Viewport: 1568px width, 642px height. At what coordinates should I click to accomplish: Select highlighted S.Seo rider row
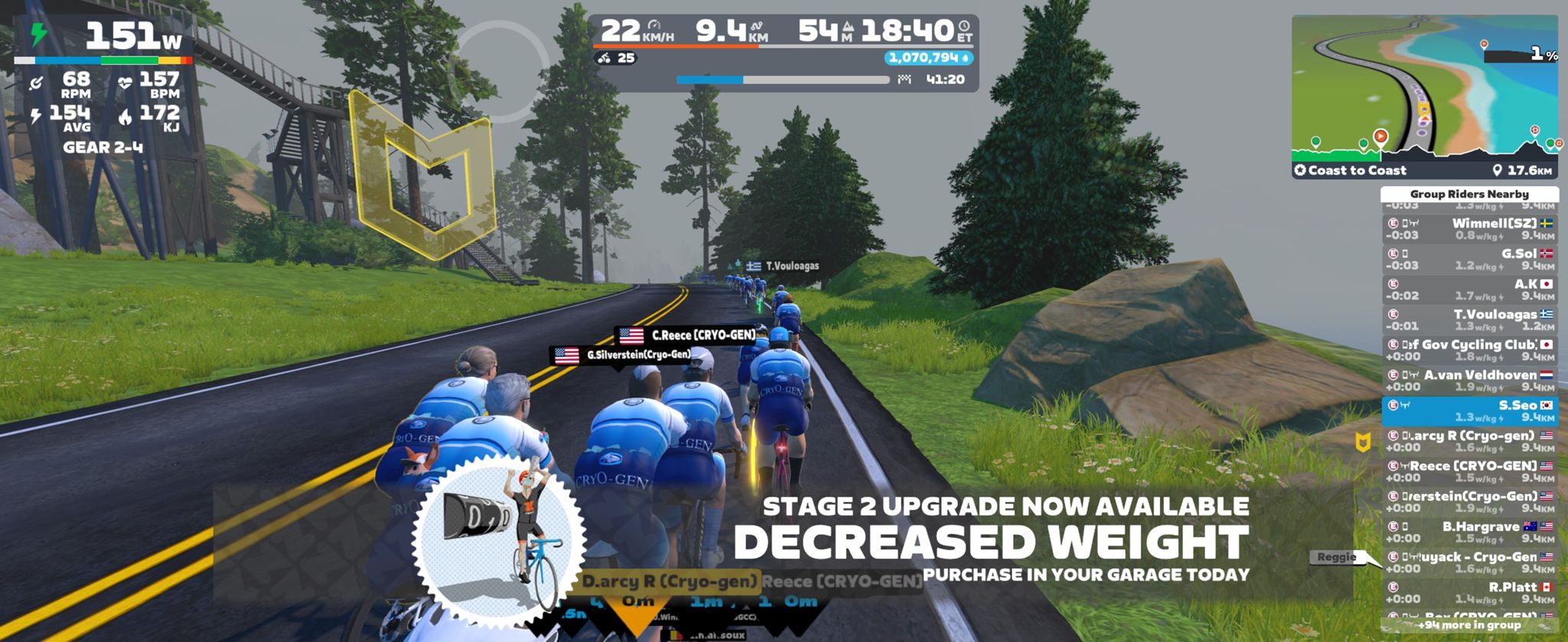coord(1469,411)
